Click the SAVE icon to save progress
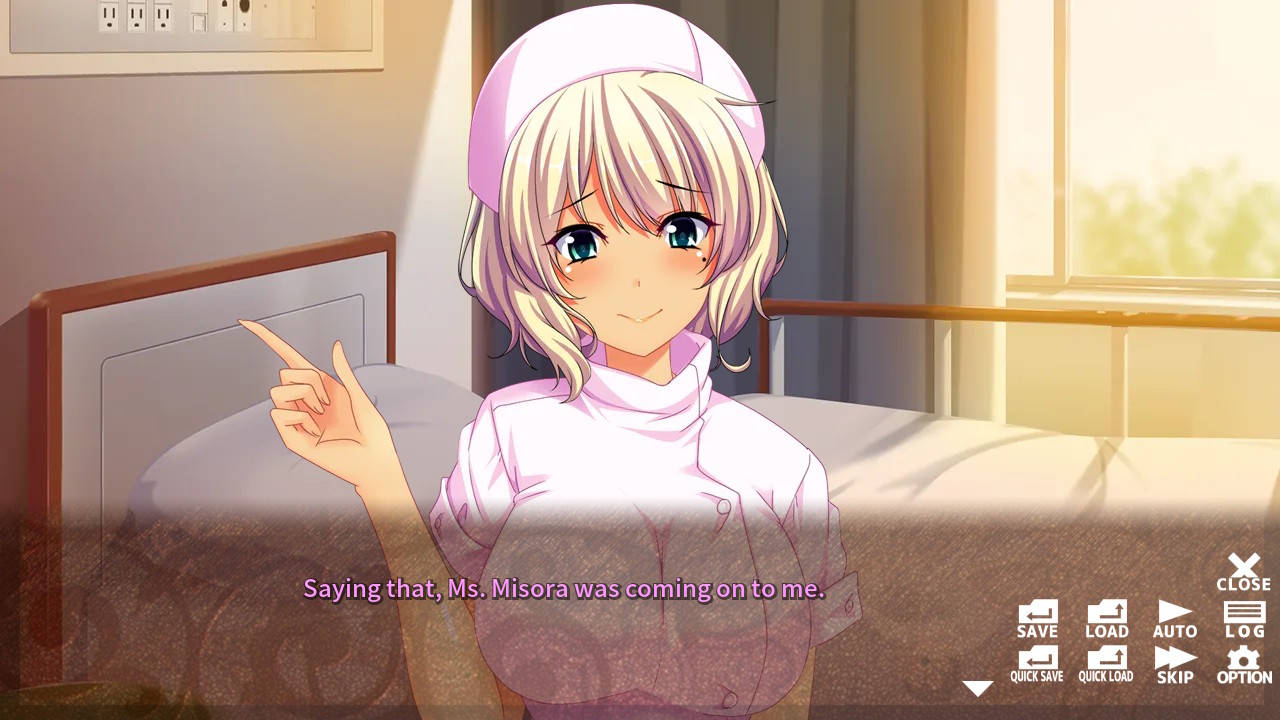The width and height of the screenshot is (1280, 720). point(1036,614)
